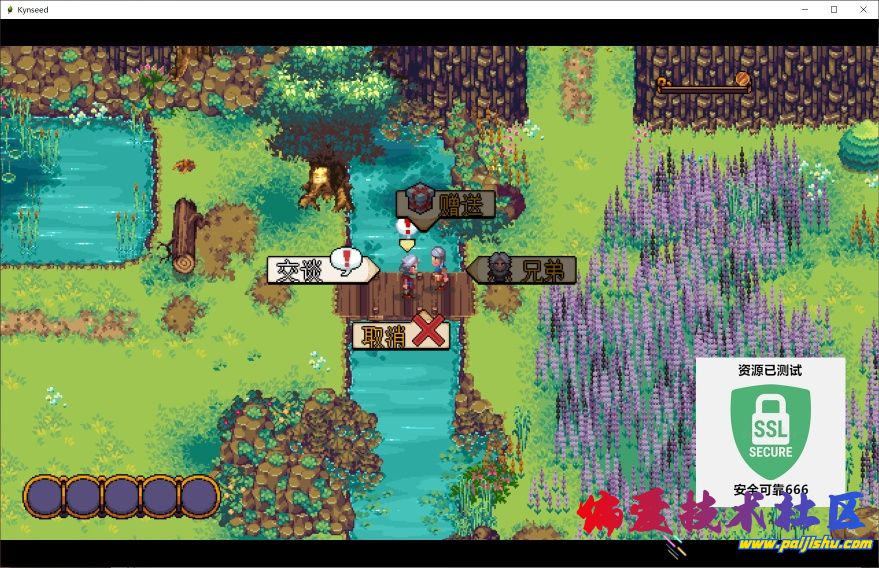Cancel the interaction with 取消
879x568 pixels.
tap(400, 335)
